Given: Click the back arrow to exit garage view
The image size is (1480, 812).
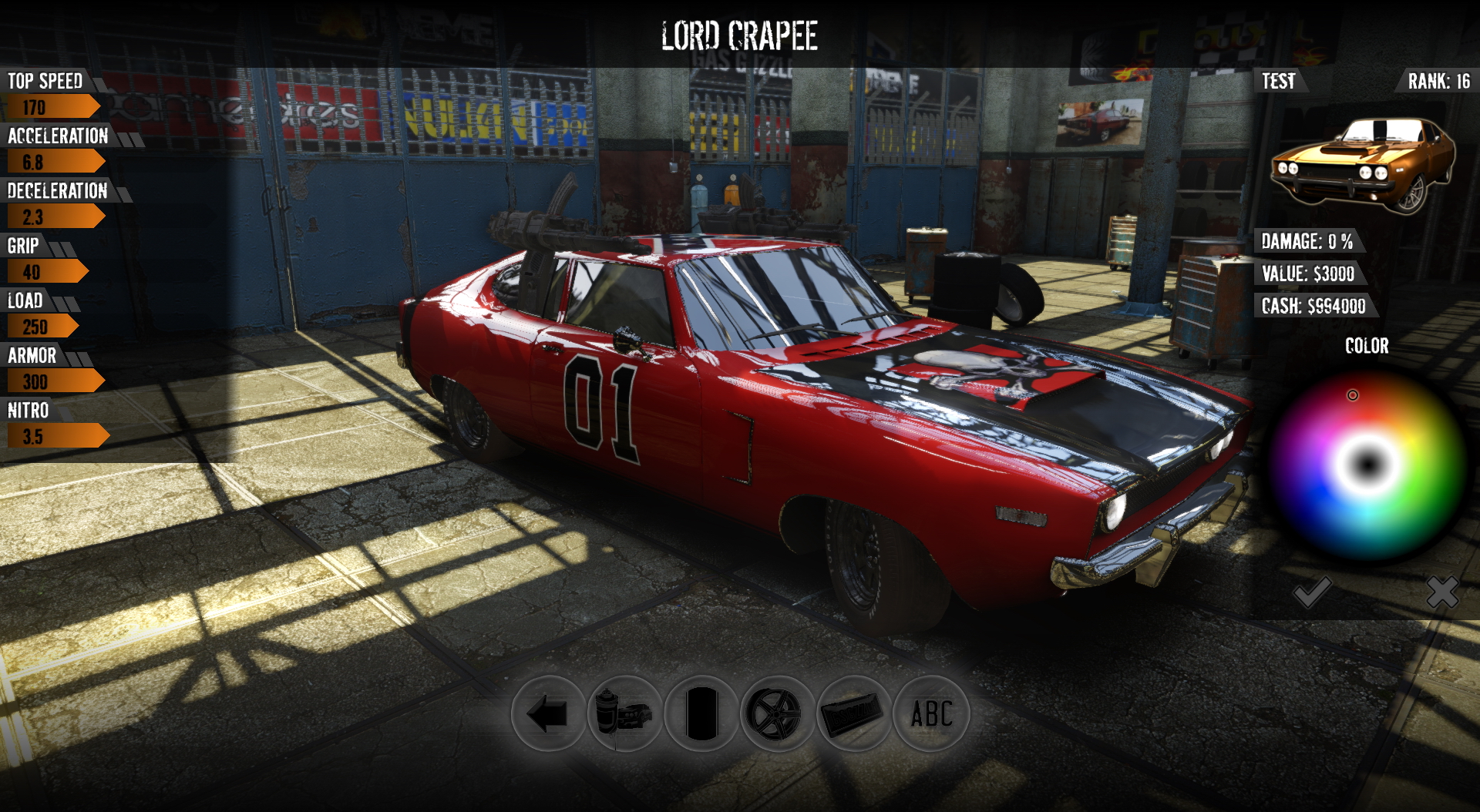Looking at the screenshot, I should [x=549, y=713].
